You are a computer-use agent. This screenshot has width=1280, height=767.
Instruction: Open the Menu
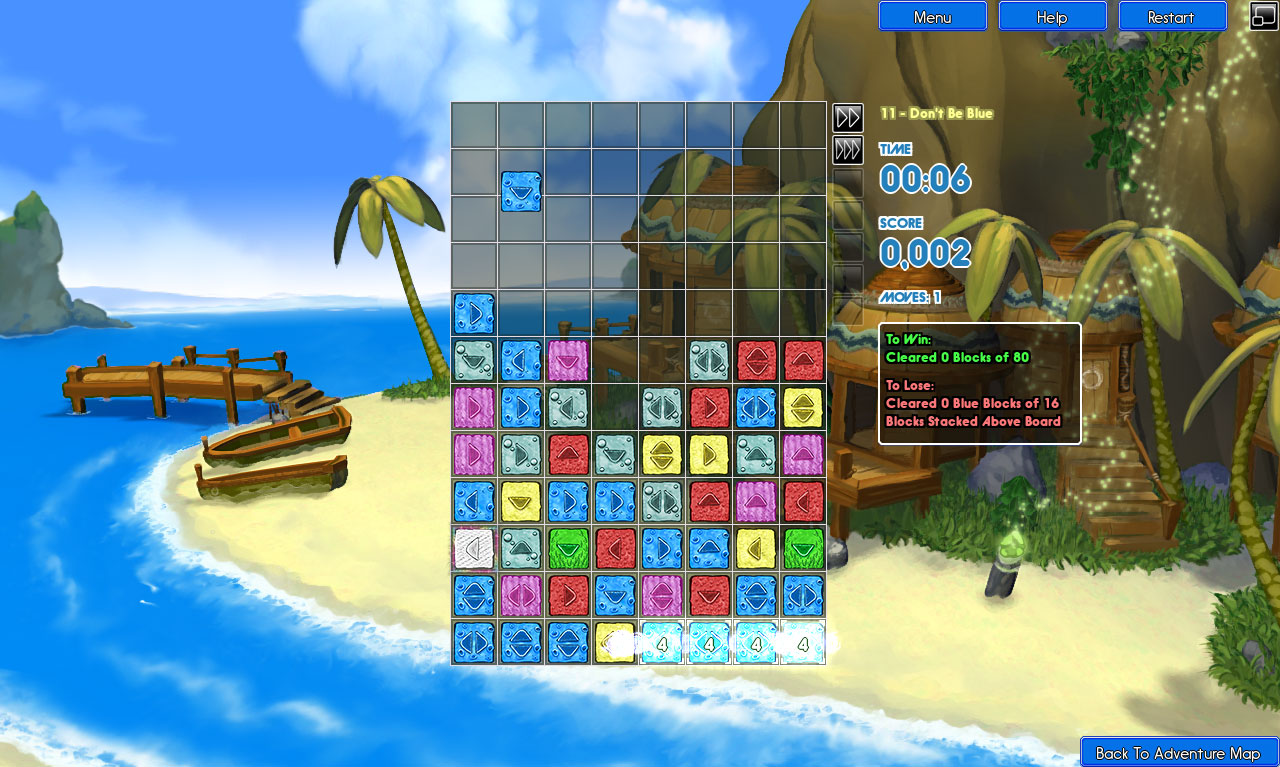pyautogui.click(x=932, y=16)
